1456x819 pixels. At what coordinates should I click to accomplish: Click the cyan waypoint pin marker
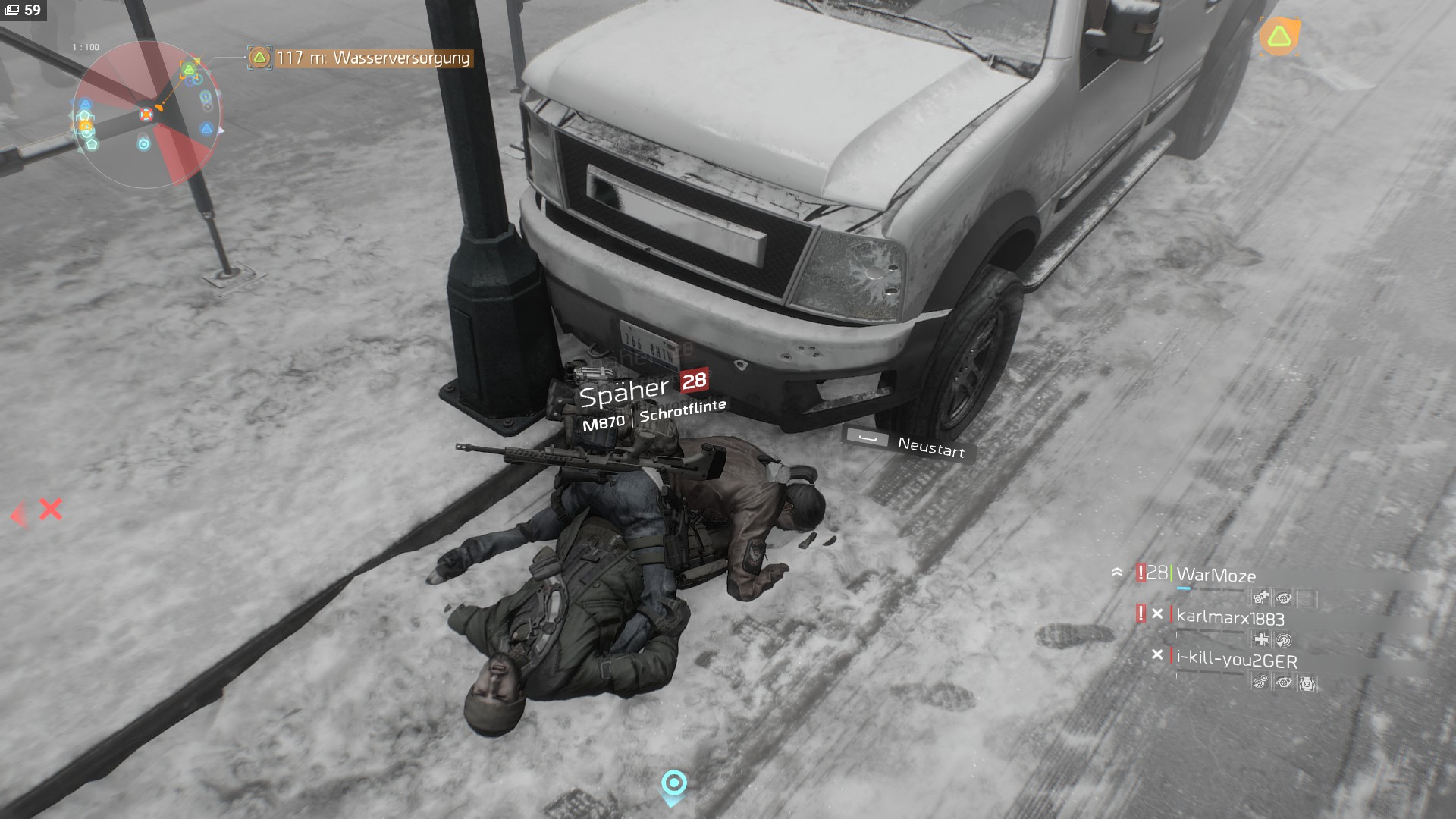pyautogui.click(x=673, y=786)
